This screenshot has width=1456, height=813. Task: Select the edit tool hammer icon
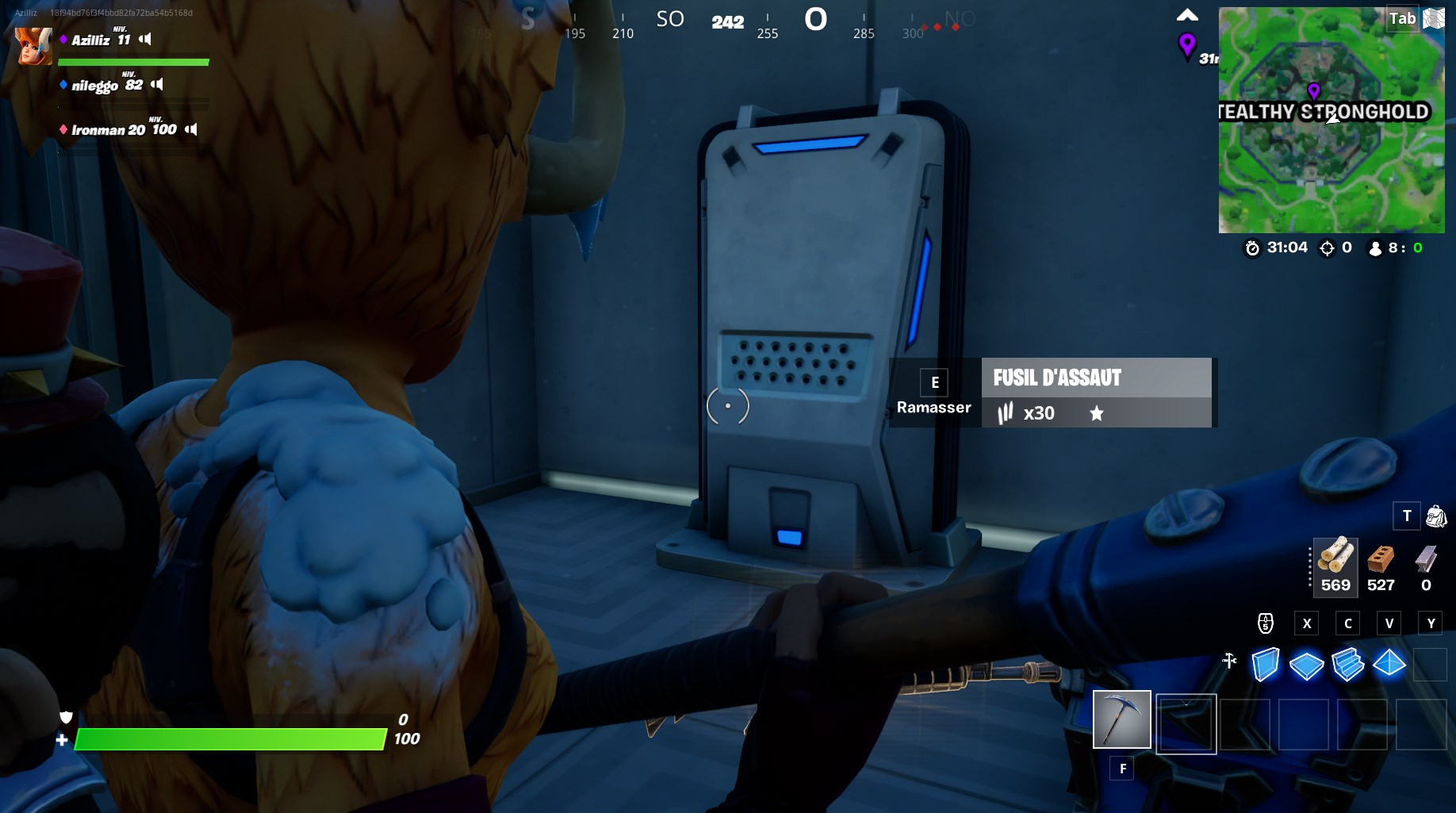click(x=1230, y=658)
